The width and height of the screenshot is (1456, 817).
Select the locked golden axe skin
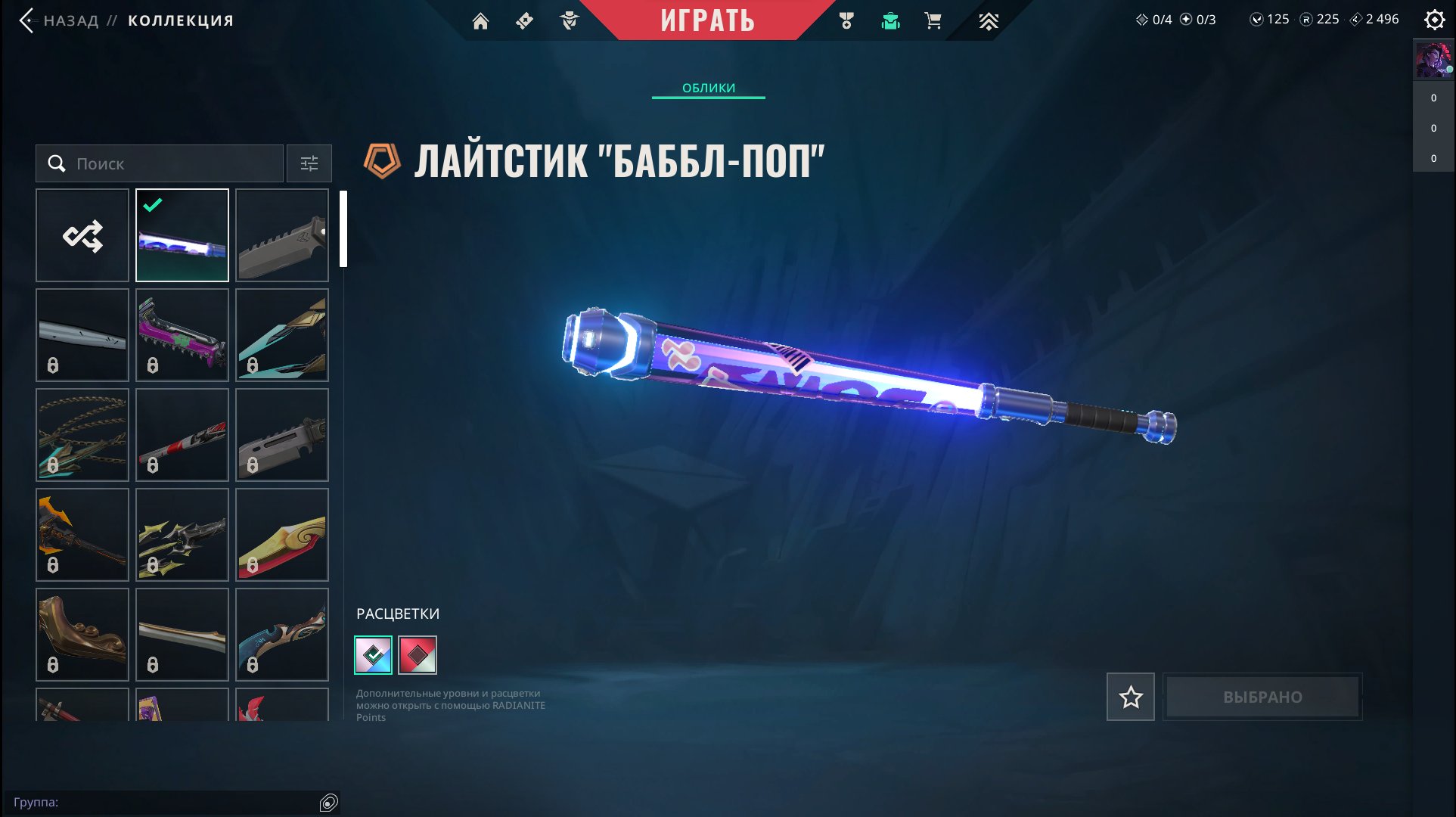(x=82, y=535)
